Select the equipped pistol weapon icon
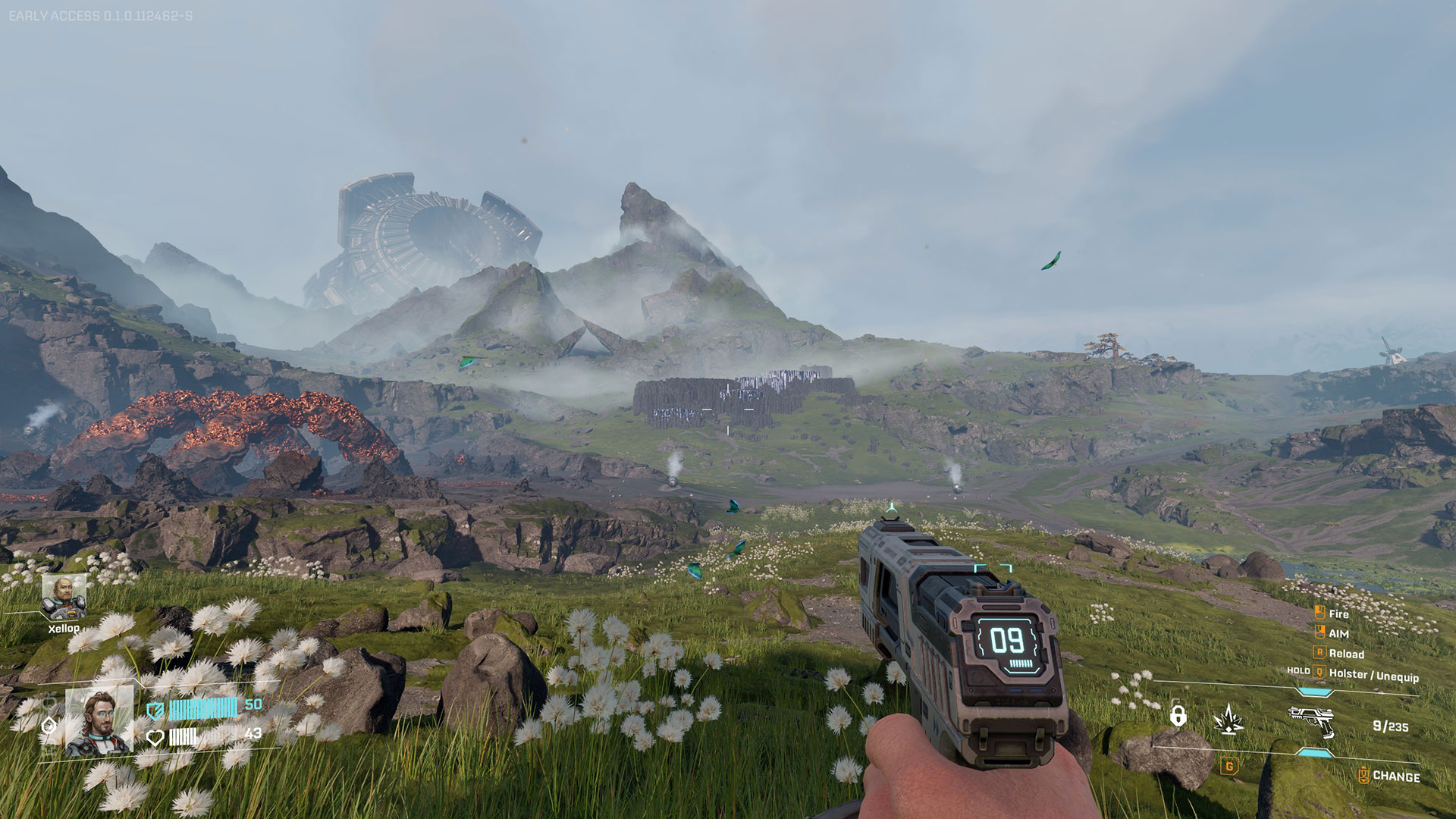Image resolution: width=1456 pixels, height=819 pixels. [x=1311, y=720]
